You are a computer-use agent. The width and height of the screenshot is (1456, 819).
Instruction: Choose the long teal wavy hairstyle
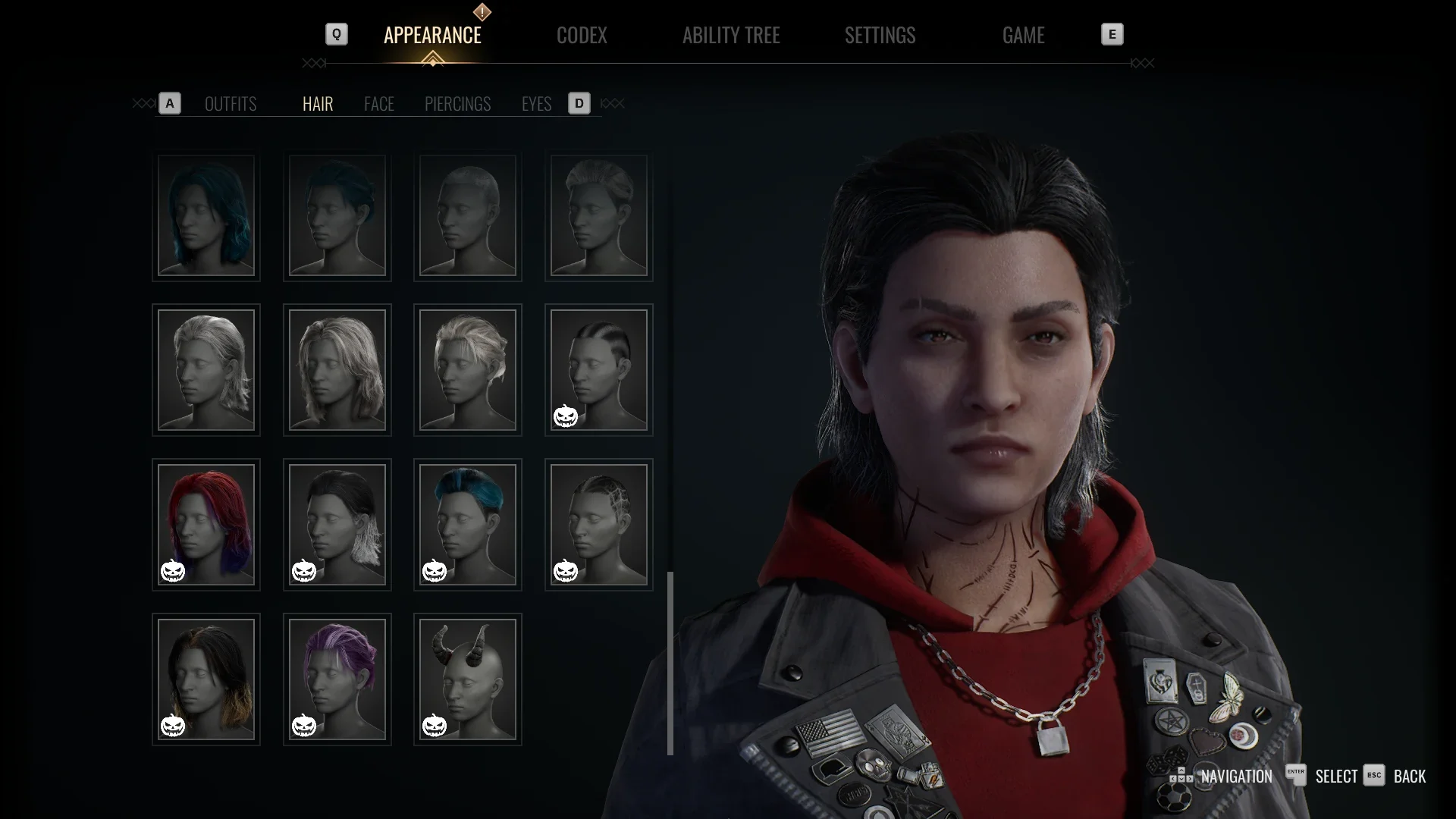click(206, 216)
